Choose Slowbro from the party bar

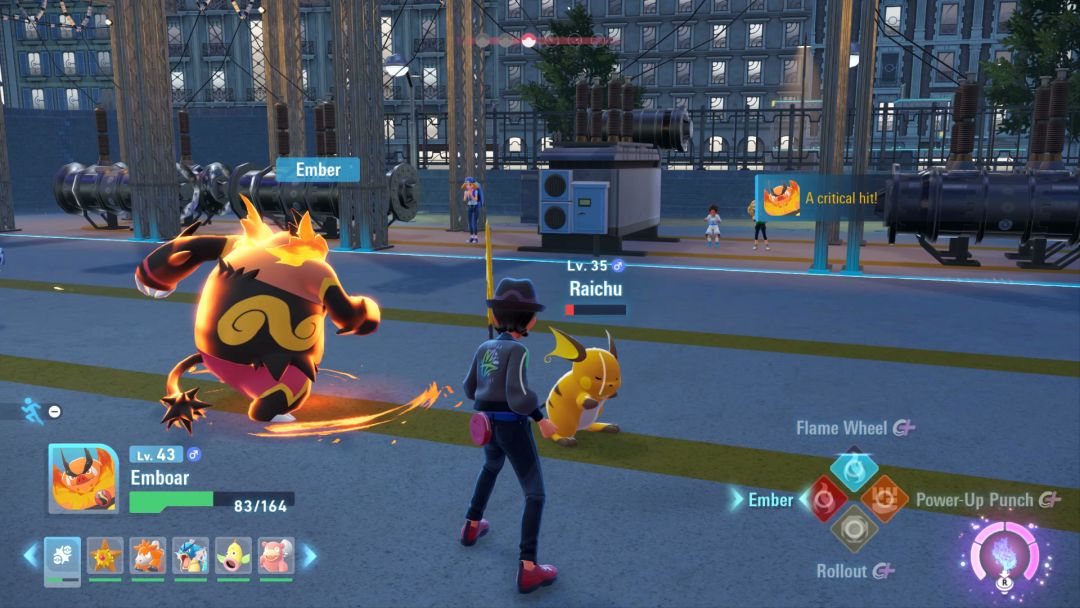[x=275, y=557]
